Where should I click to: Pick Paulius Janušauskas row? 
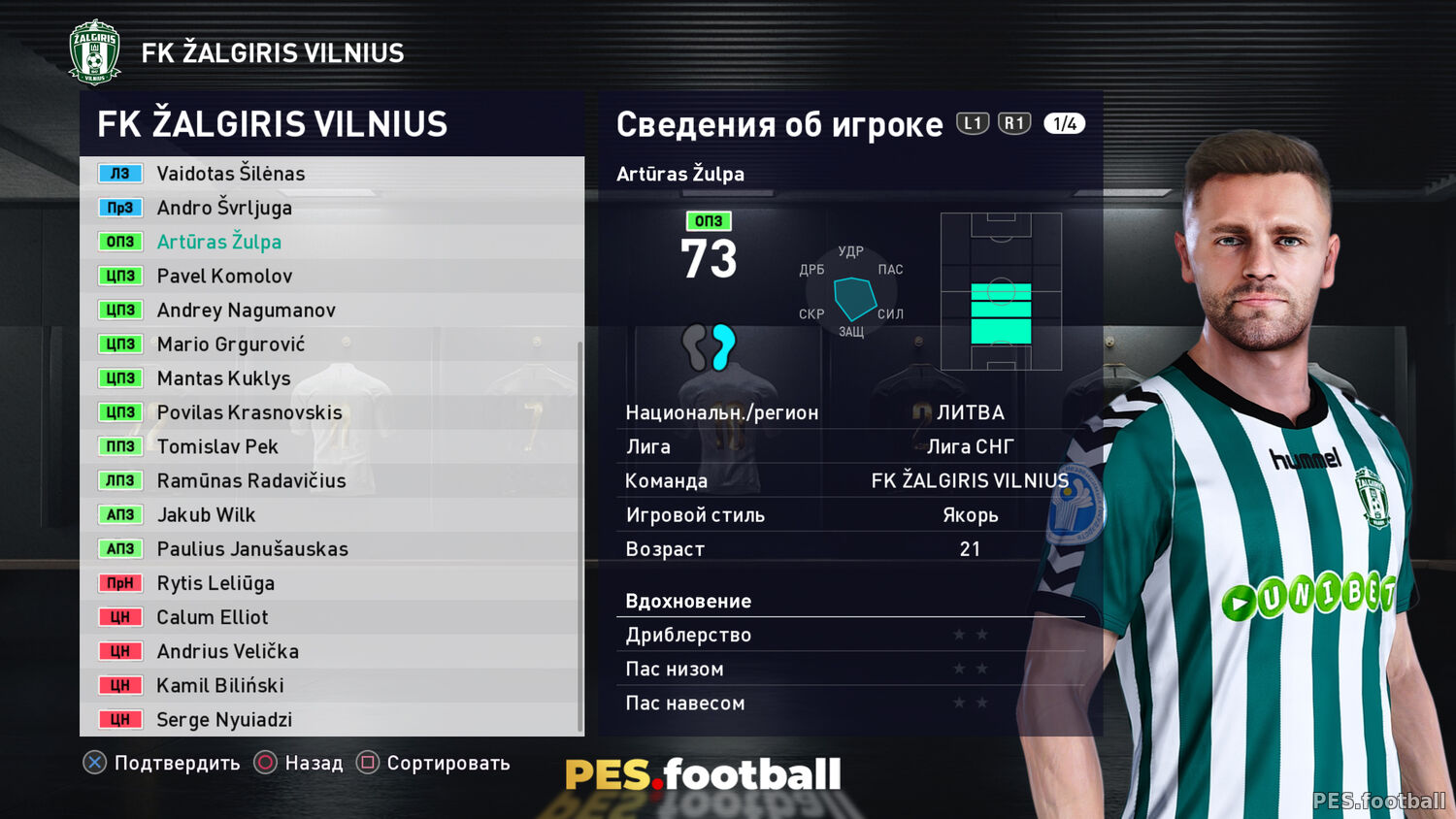pos(252,549)
